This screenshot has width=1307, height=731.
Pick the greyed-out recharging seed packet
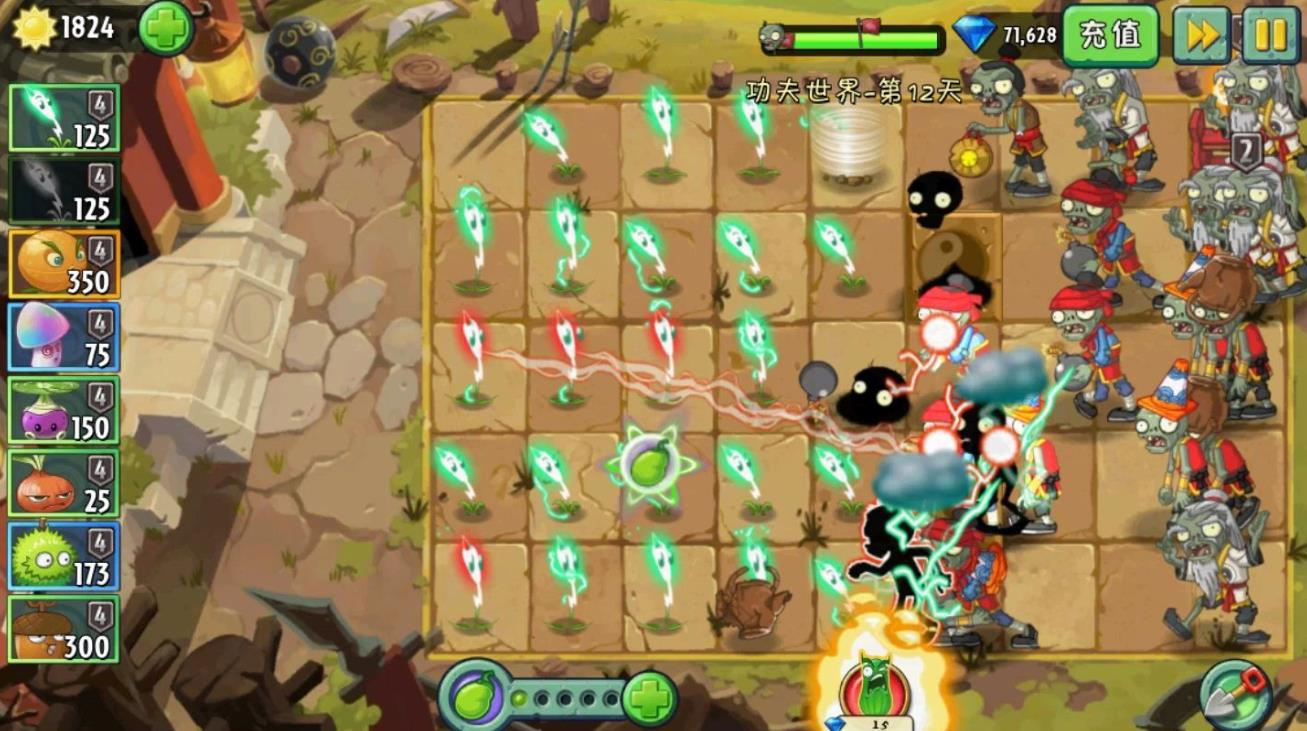pyautogui.click(x=64, y=190)
